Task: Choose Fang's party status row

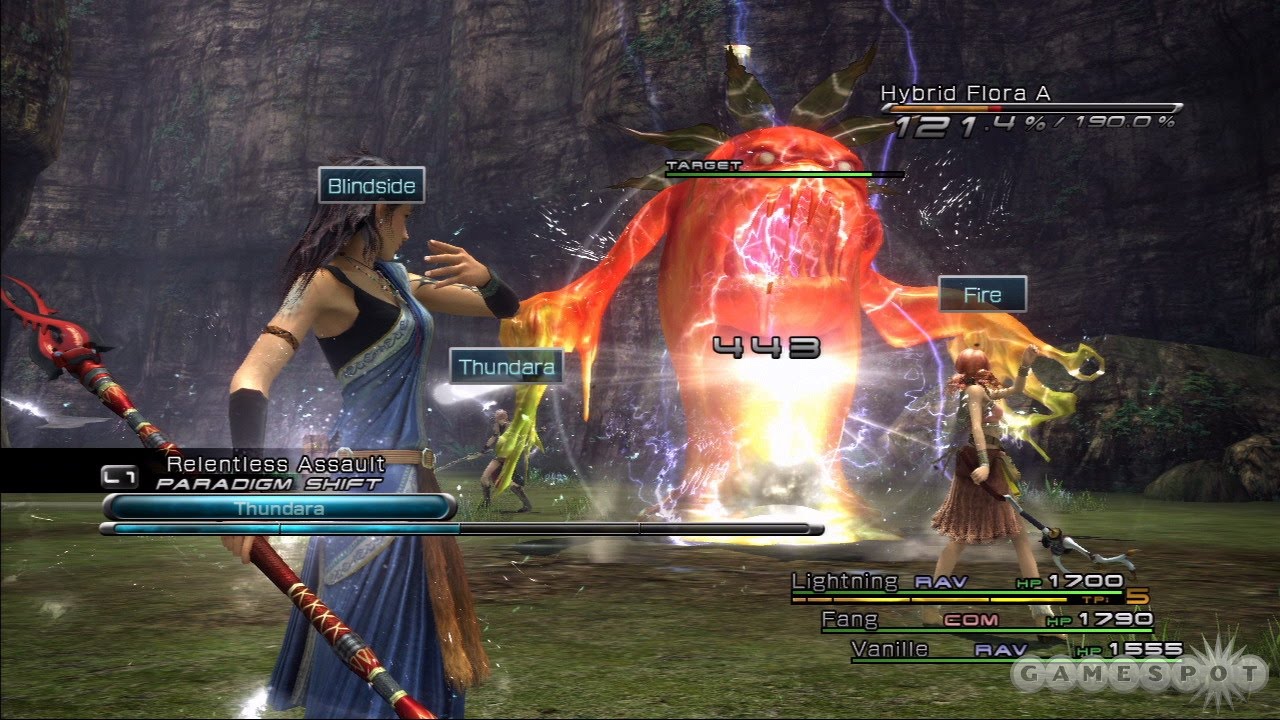Action: click(985, 621)
